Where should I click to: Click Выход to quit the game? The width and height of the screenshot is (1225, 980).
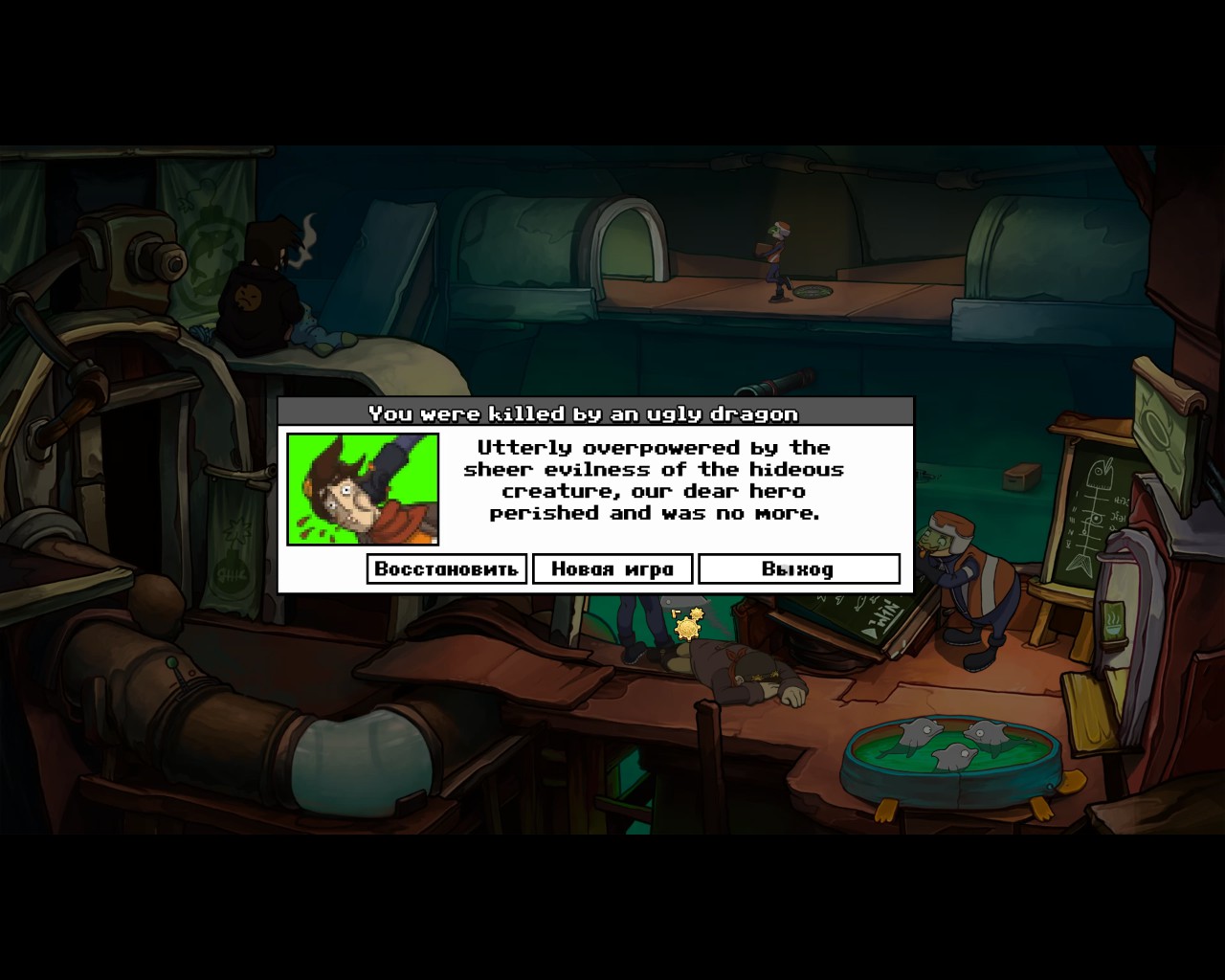[798, 568]
